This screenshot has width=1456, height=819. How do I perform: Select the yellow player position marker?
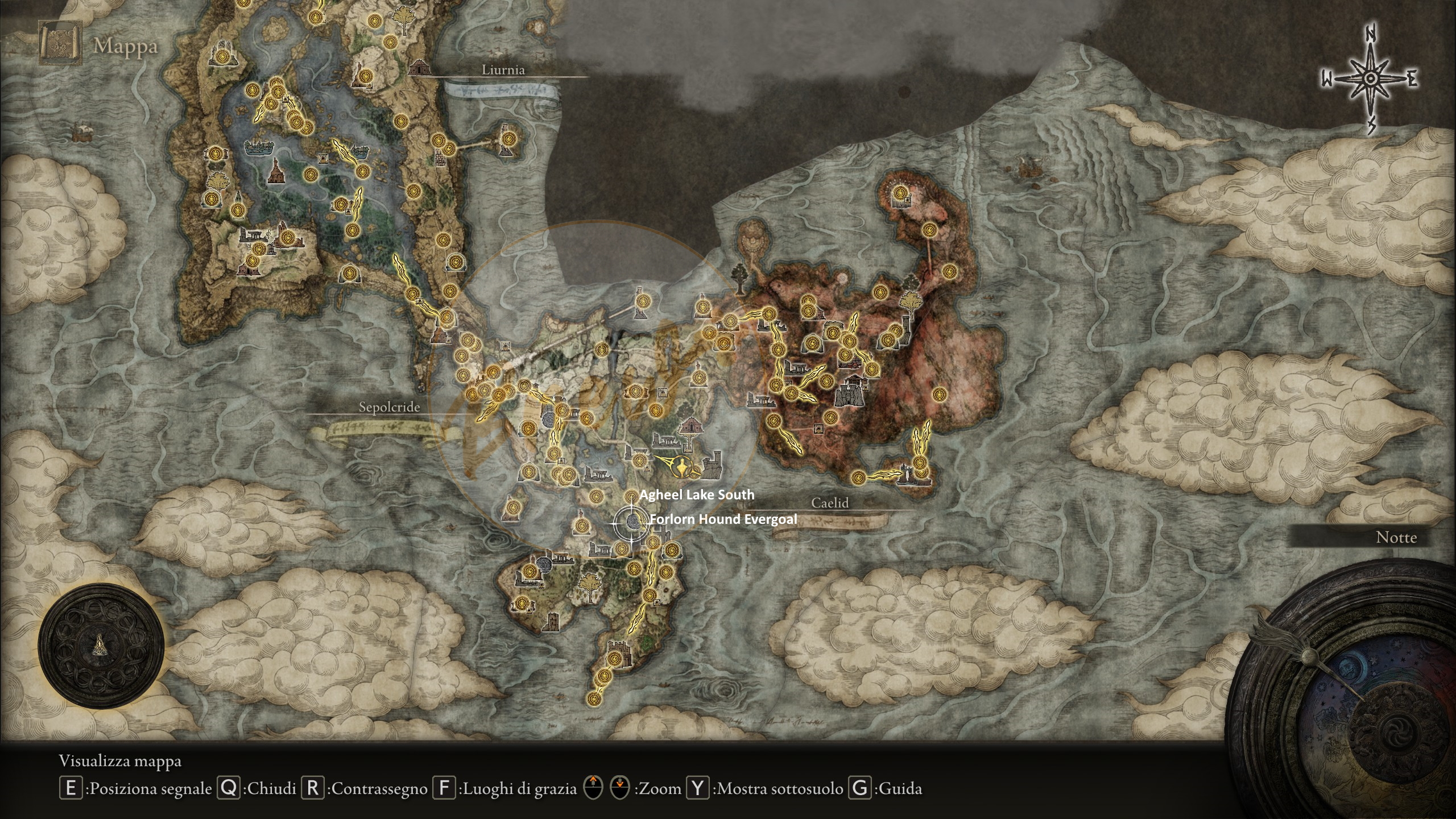[x=681, y=468]
